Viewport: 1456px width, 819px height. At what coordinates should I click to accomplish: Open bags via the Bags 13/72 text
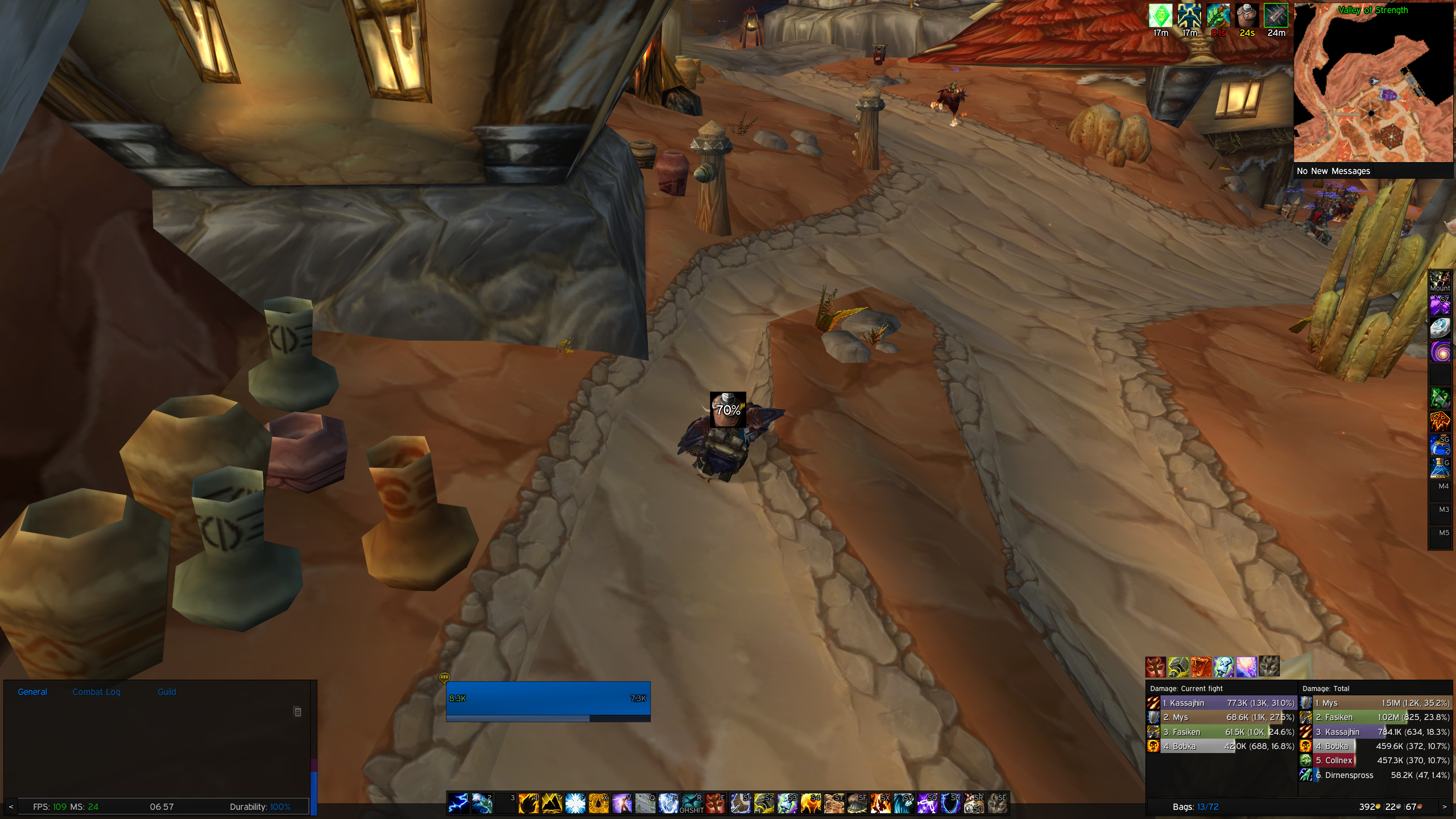(x=1195, y=806)
